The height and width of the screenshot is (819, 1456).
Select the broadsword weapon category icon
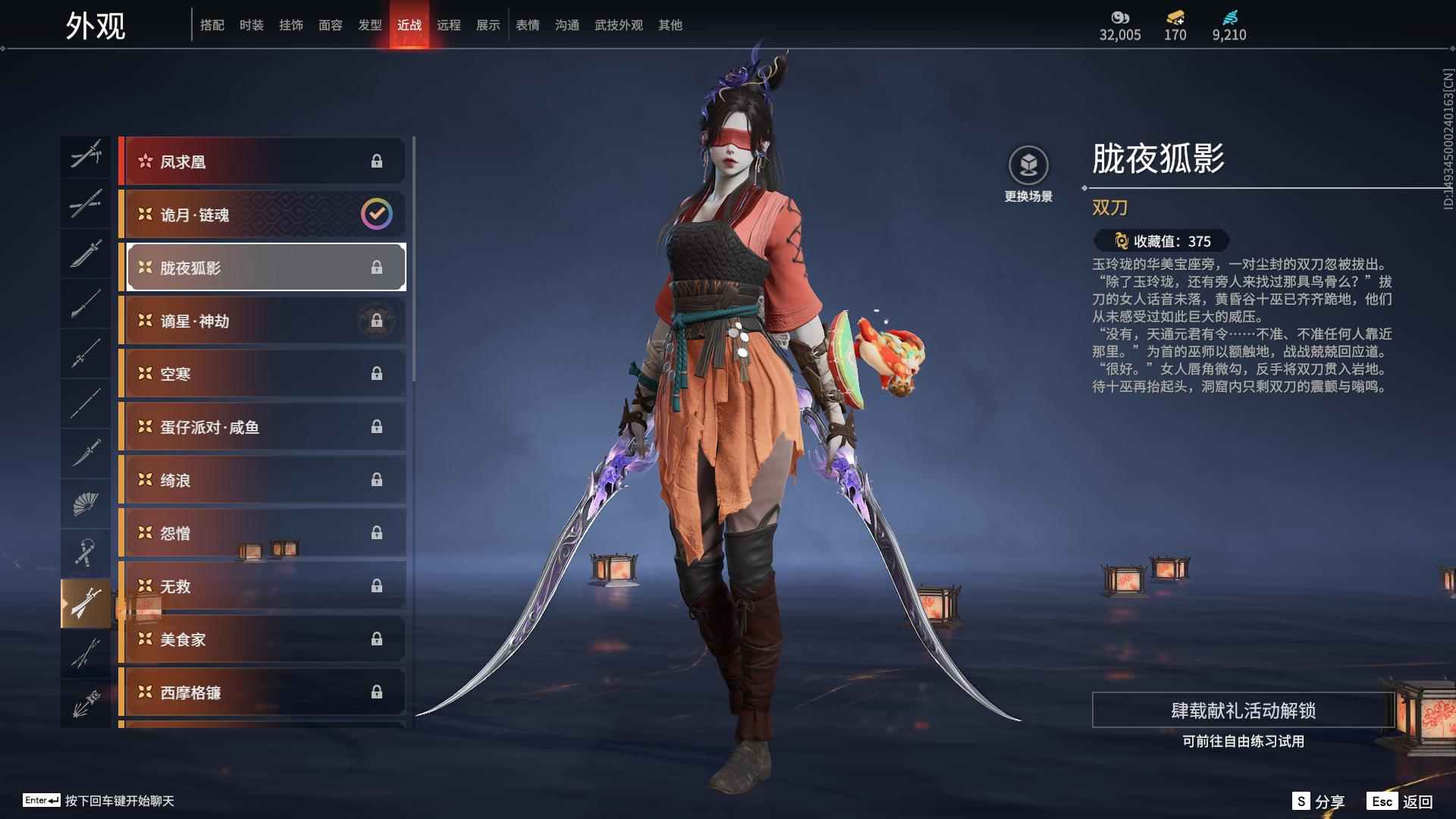point(86,253)
